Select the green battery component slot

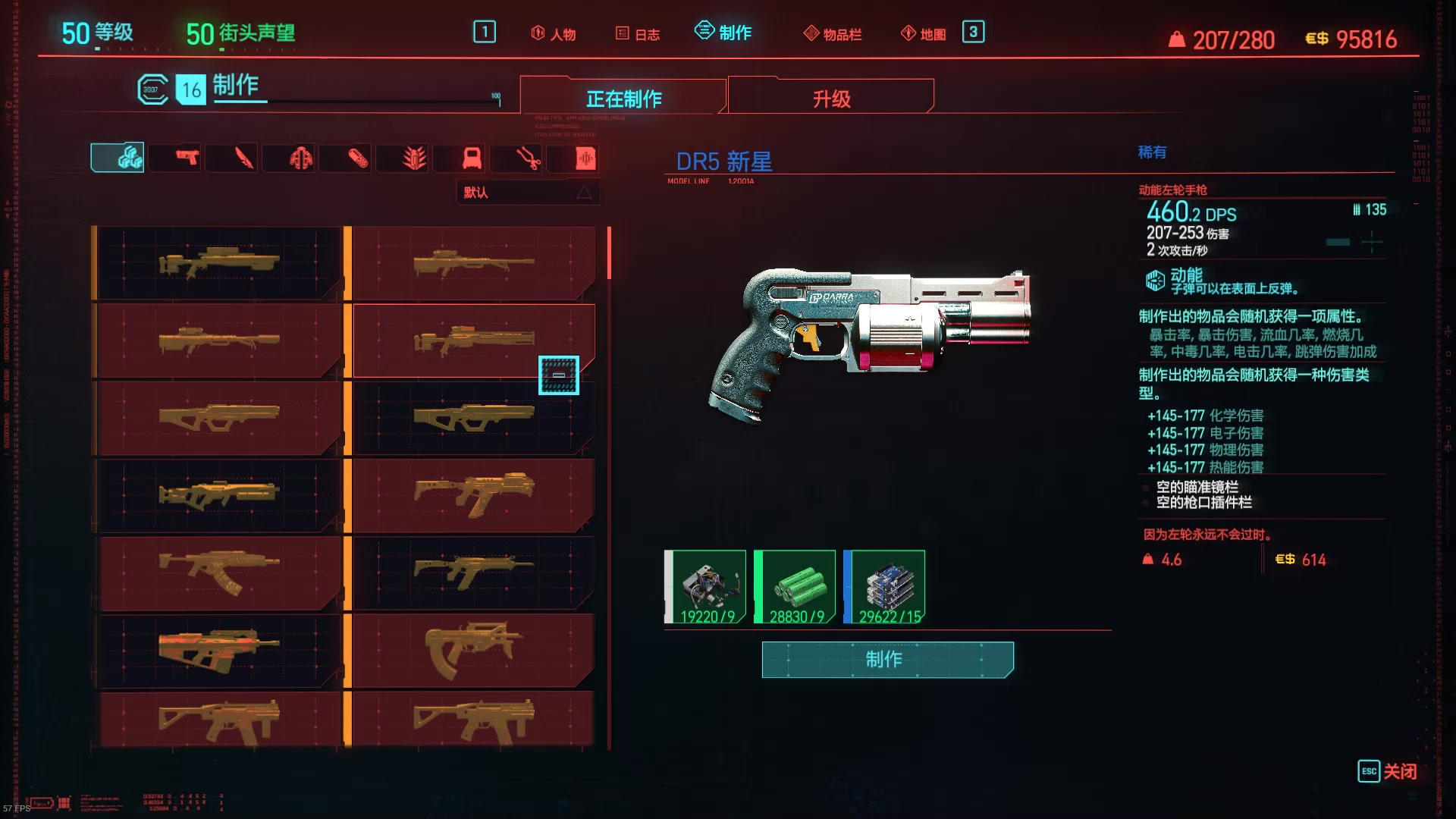(x=795, y=588)
